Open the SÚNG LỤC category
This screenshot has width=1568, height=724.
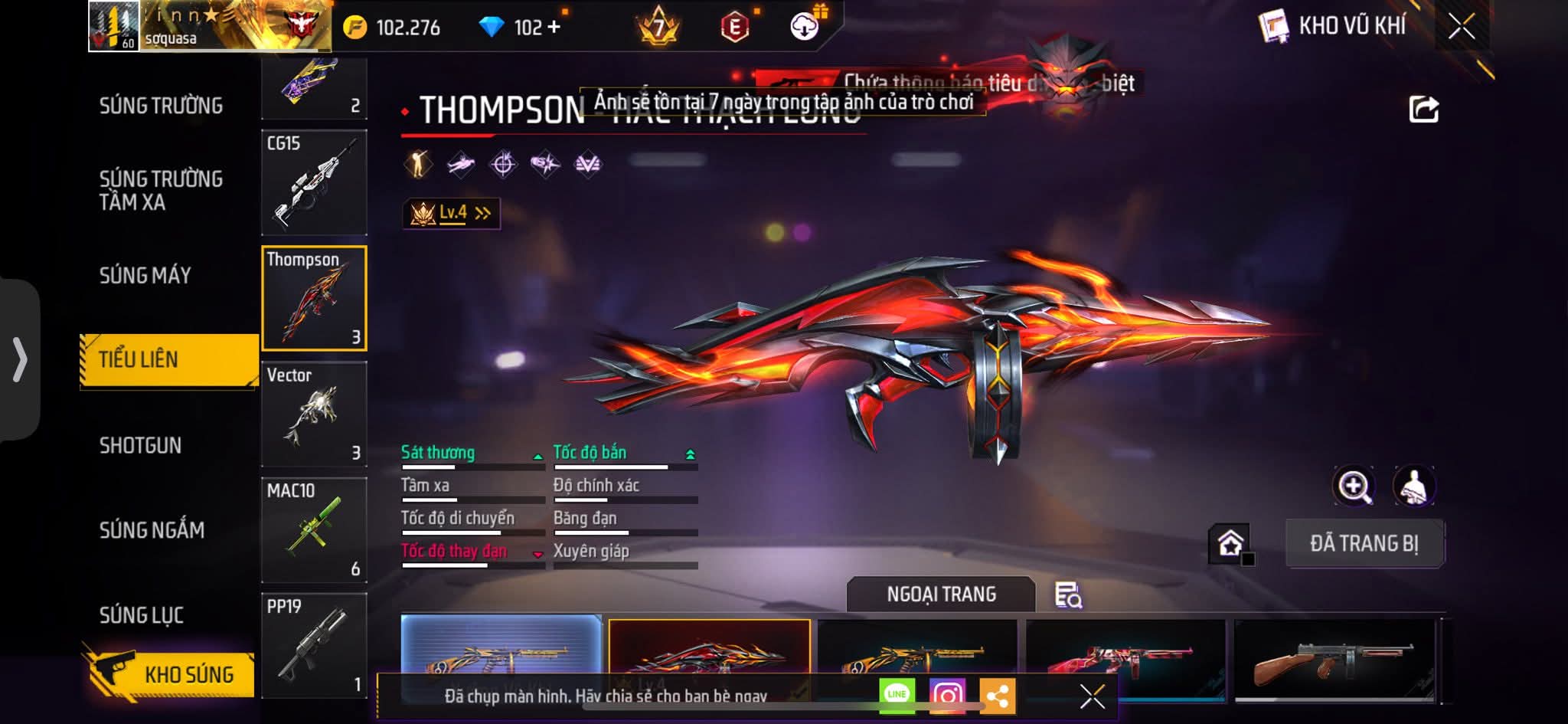(142, 614)
